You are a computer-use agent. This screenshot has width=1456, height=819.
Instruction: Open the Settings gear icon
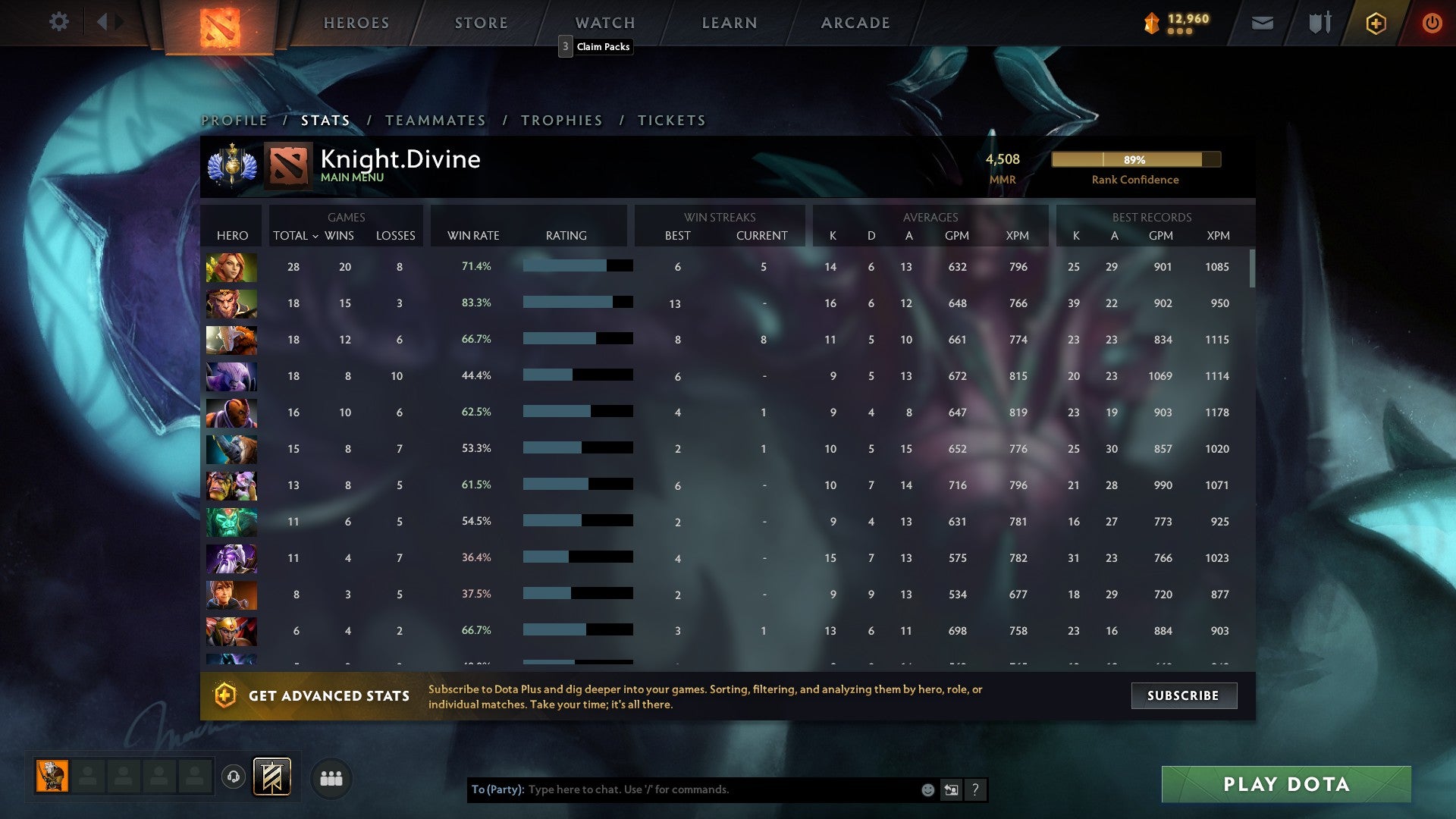59,22
